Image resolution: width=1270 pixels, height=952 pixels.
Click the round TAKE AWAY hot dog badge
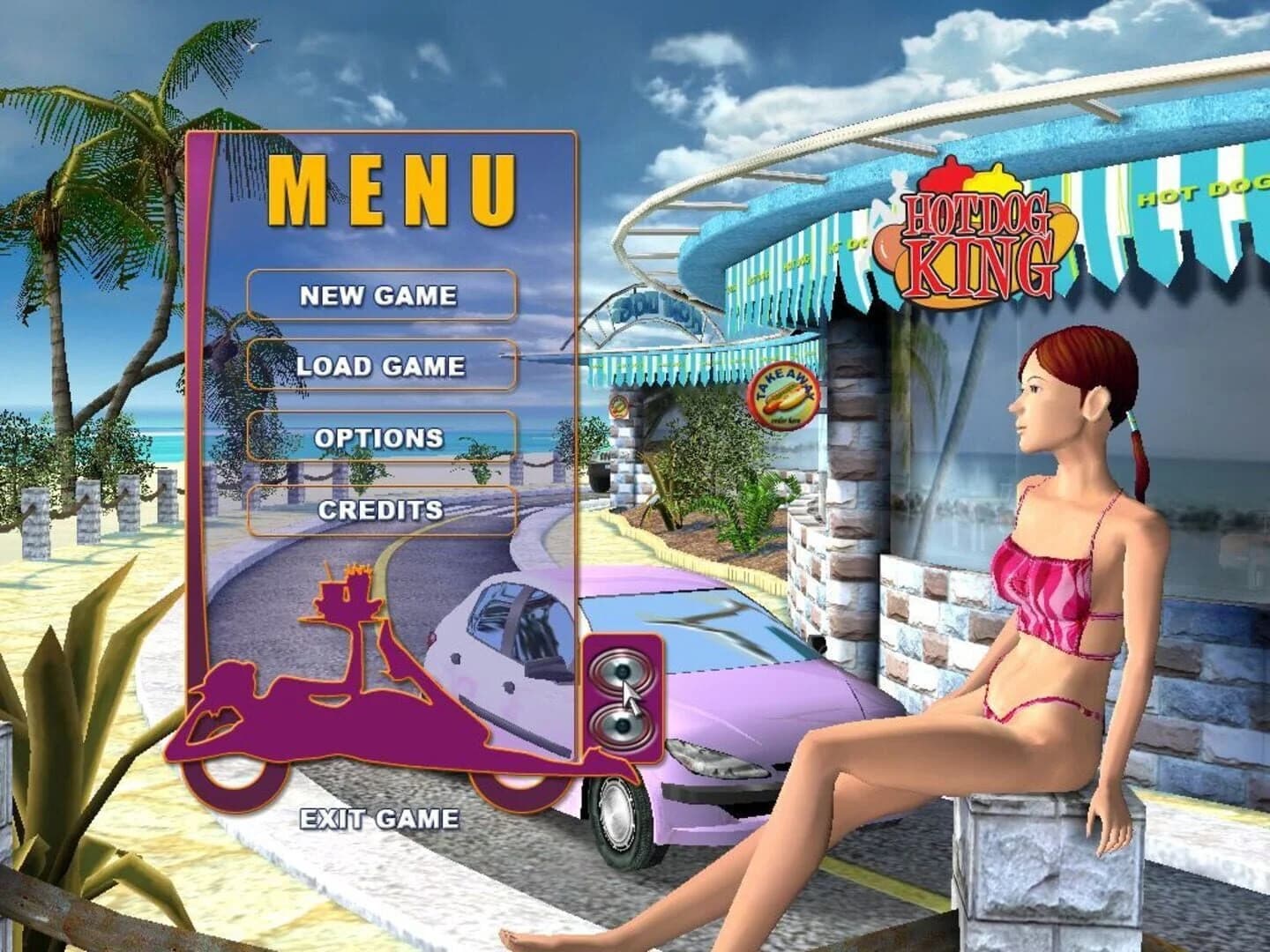(x=786, y=398)
